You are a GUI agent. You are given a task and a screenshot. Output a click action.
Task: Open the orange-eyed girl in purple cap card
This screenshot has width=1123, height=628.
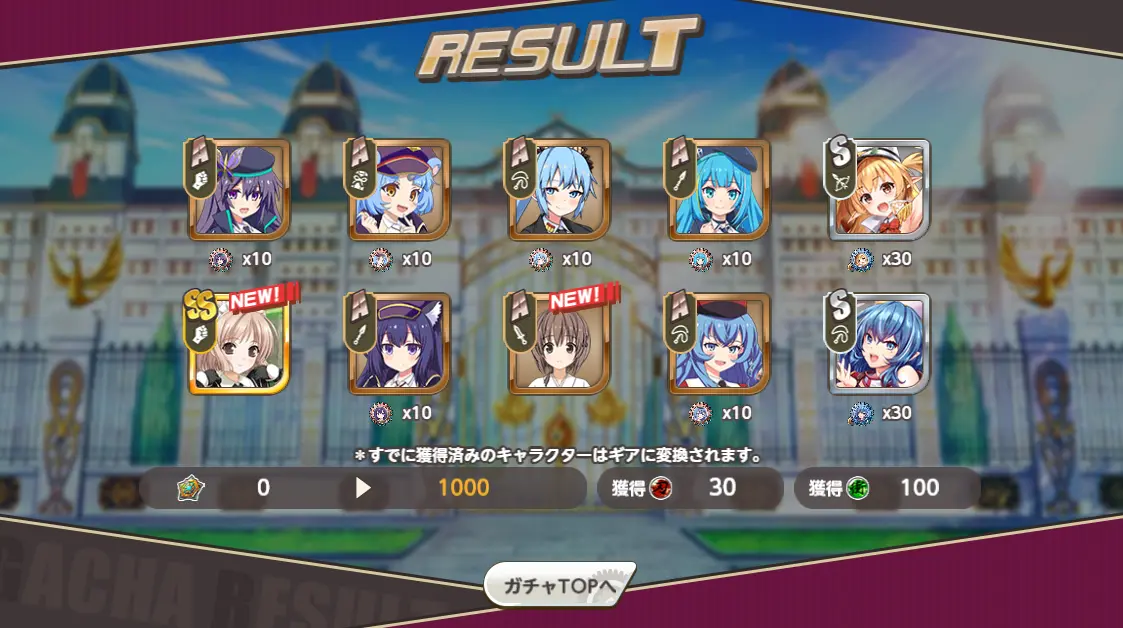(400, 190)
